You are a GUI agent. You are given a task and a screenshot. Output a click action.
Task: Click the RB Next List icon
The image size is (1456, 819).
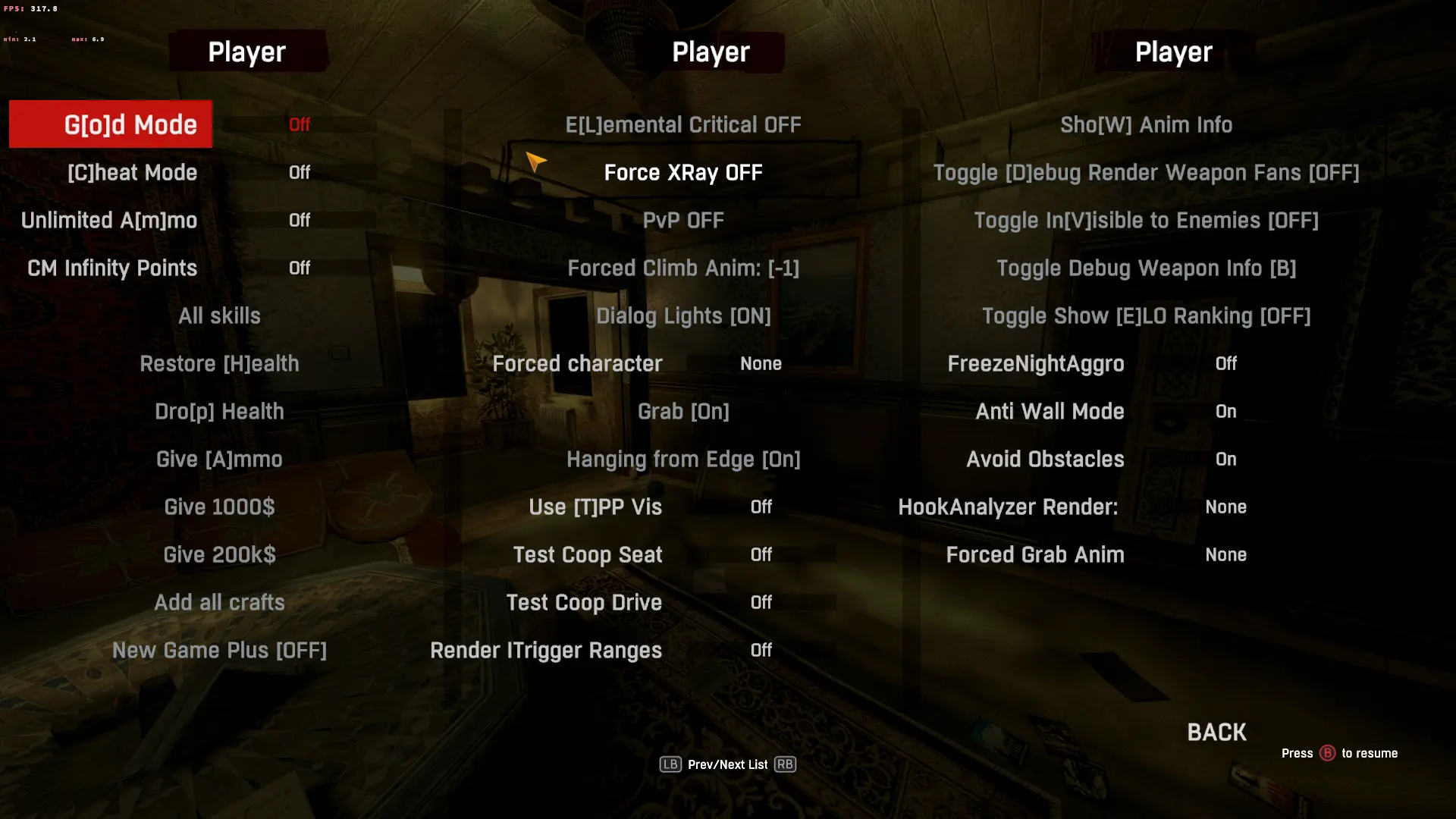[786, 764]
